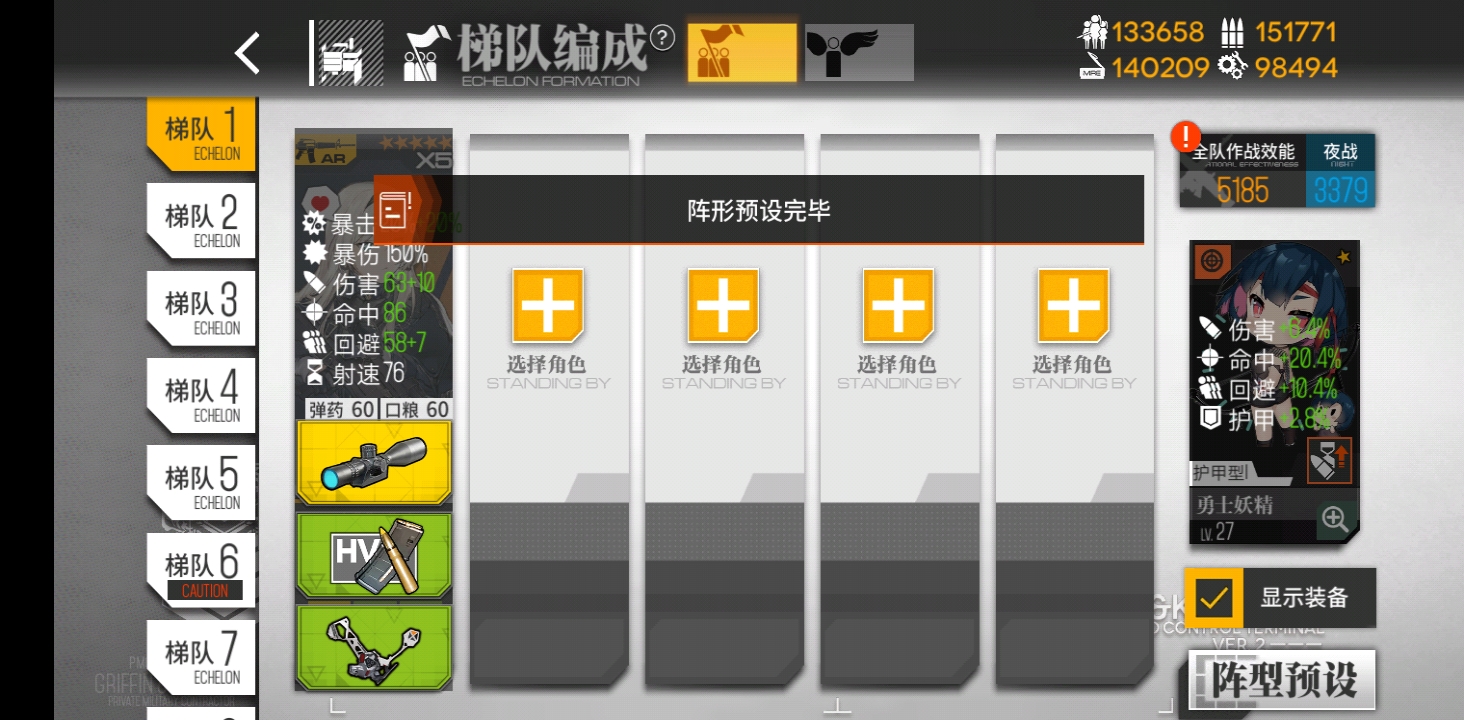Switch to the doll formation tab
Screen dimensions: 1464x720
(x=741, y=54)
